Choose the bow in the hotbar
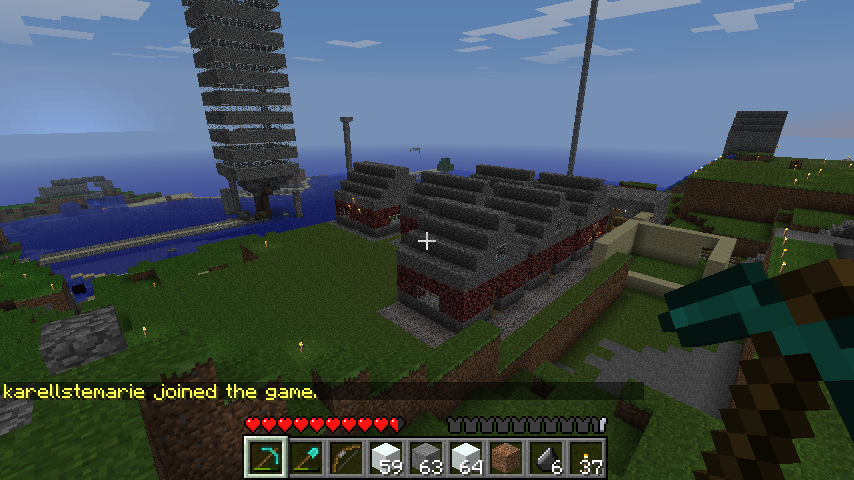Screen dimensions: 854x480 tap(346, 458)
